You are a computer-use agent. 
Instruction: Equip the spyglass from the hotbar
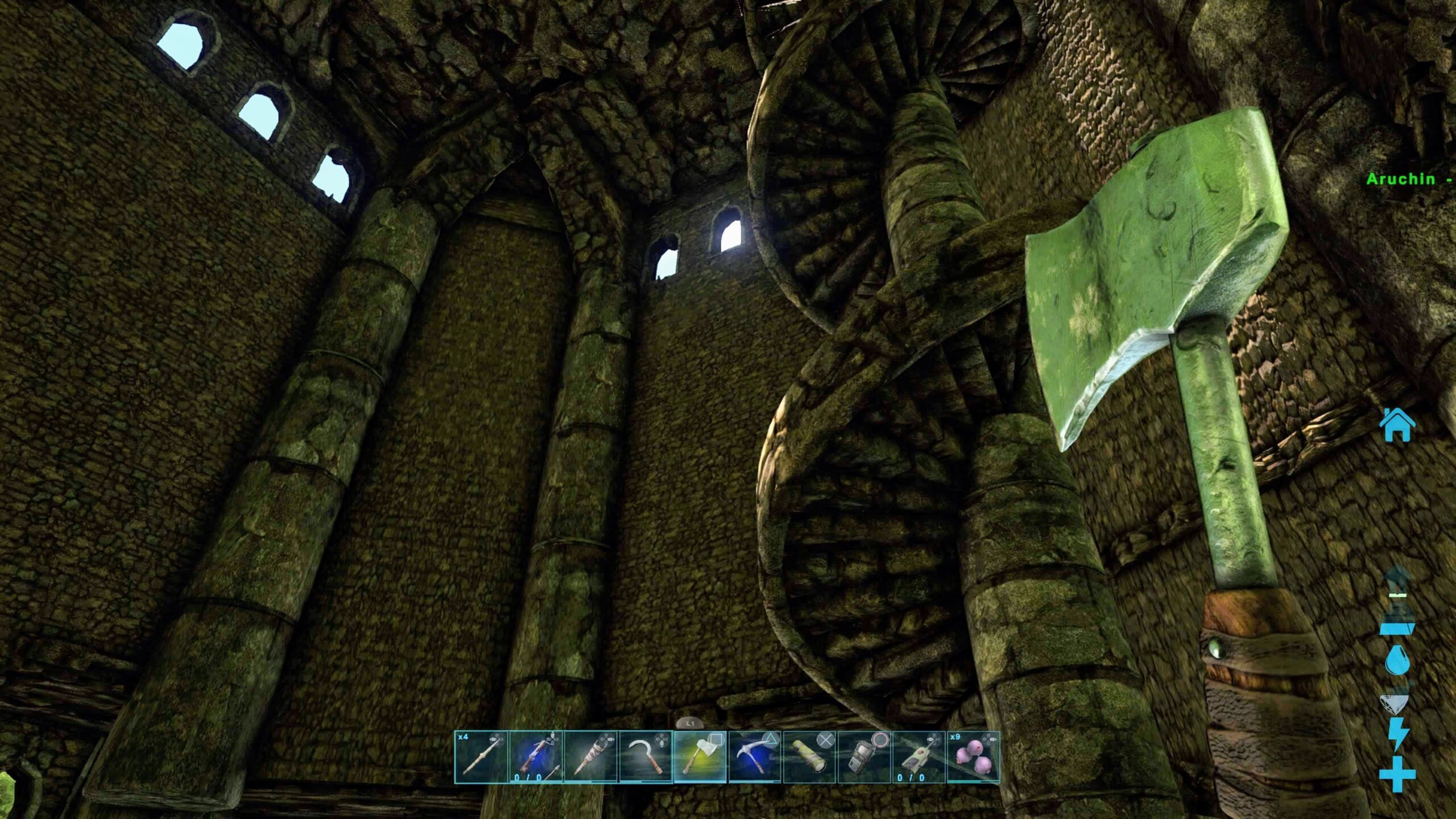point(809,757)
